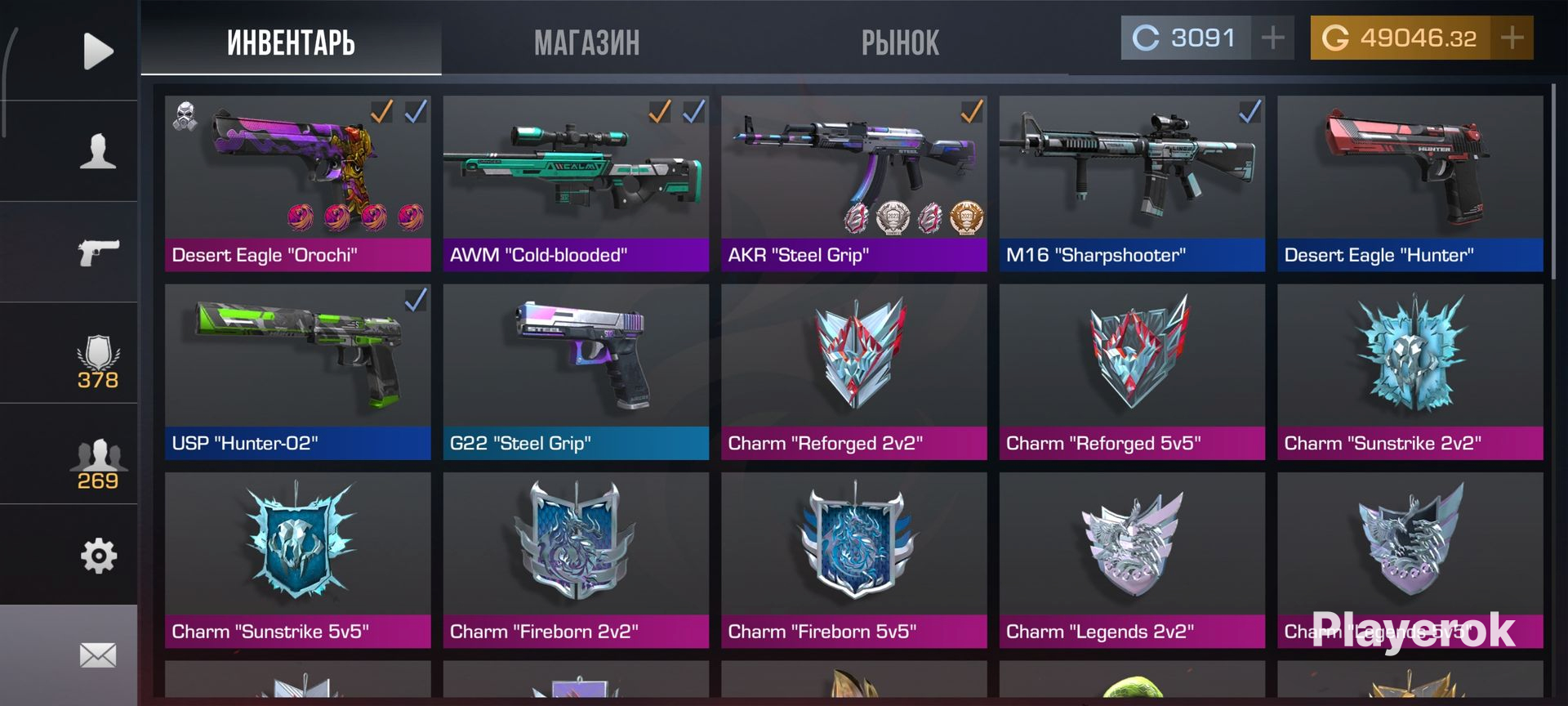Open the Рынок tab
1568x706 pixels.
coord(900,42)
